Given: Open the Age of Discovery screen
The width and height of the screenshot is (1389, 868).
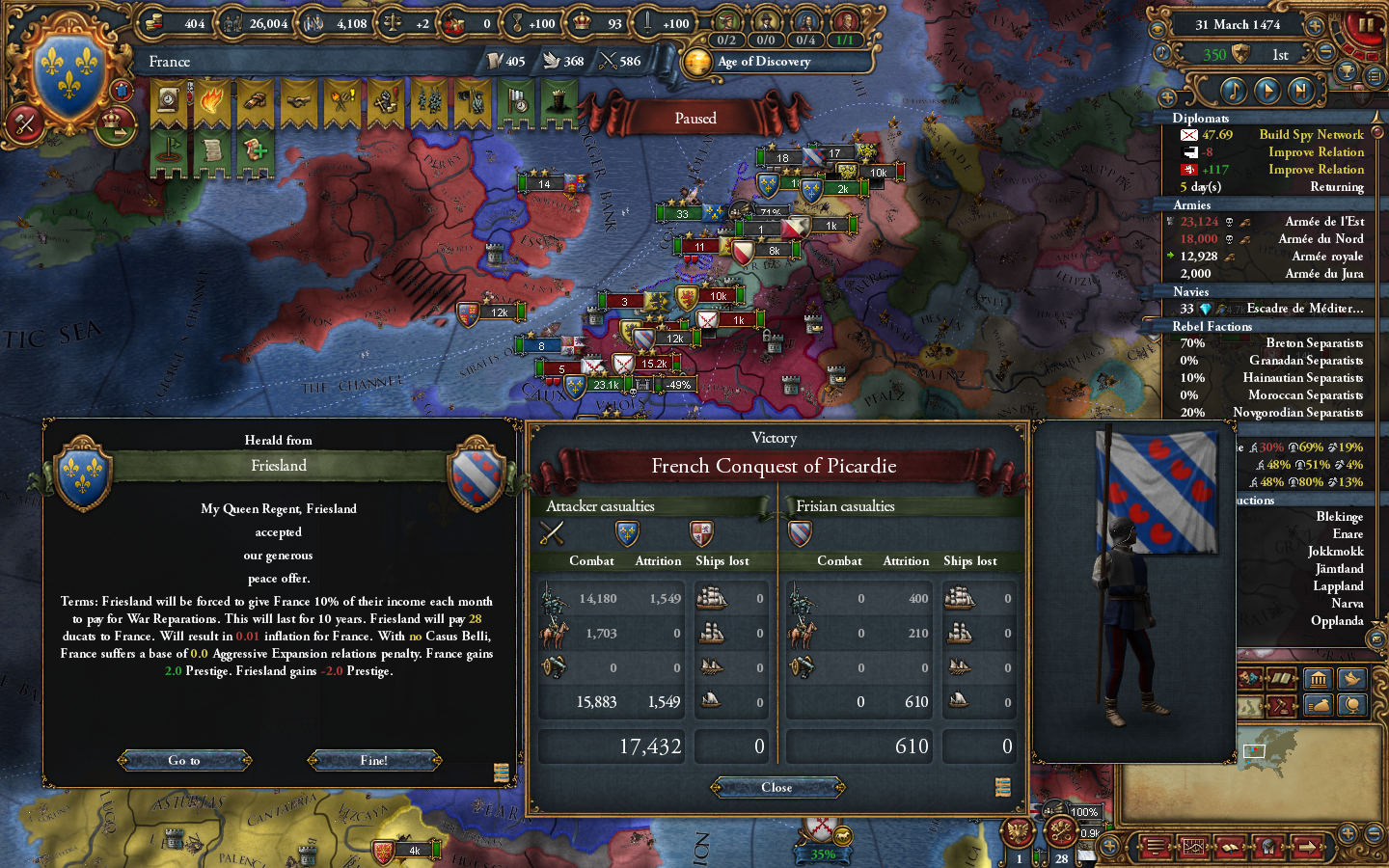Looking at the screenshot, I should [762, 62].
